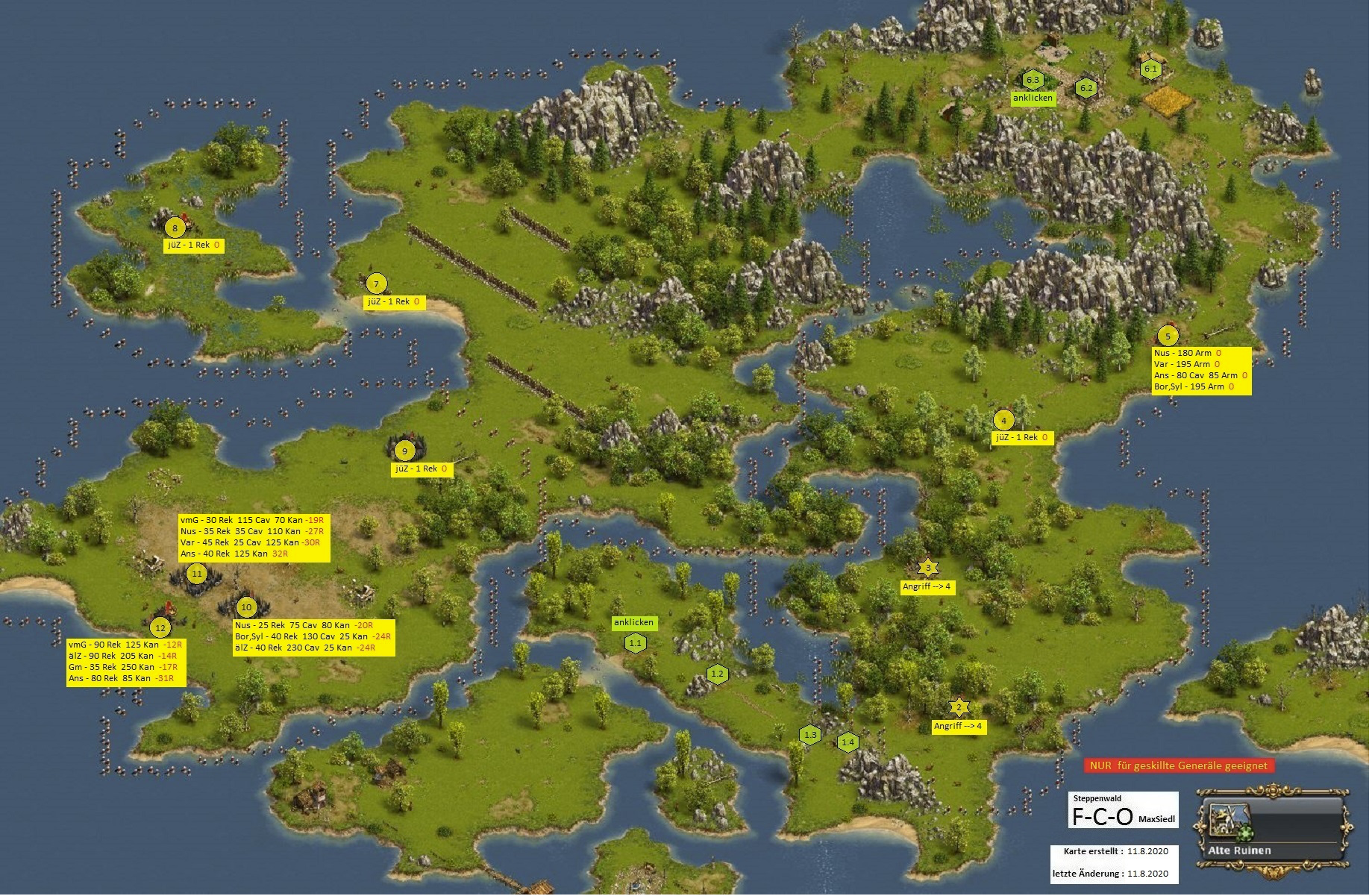Pick the marker labeled 10

(x=246, y=607)
